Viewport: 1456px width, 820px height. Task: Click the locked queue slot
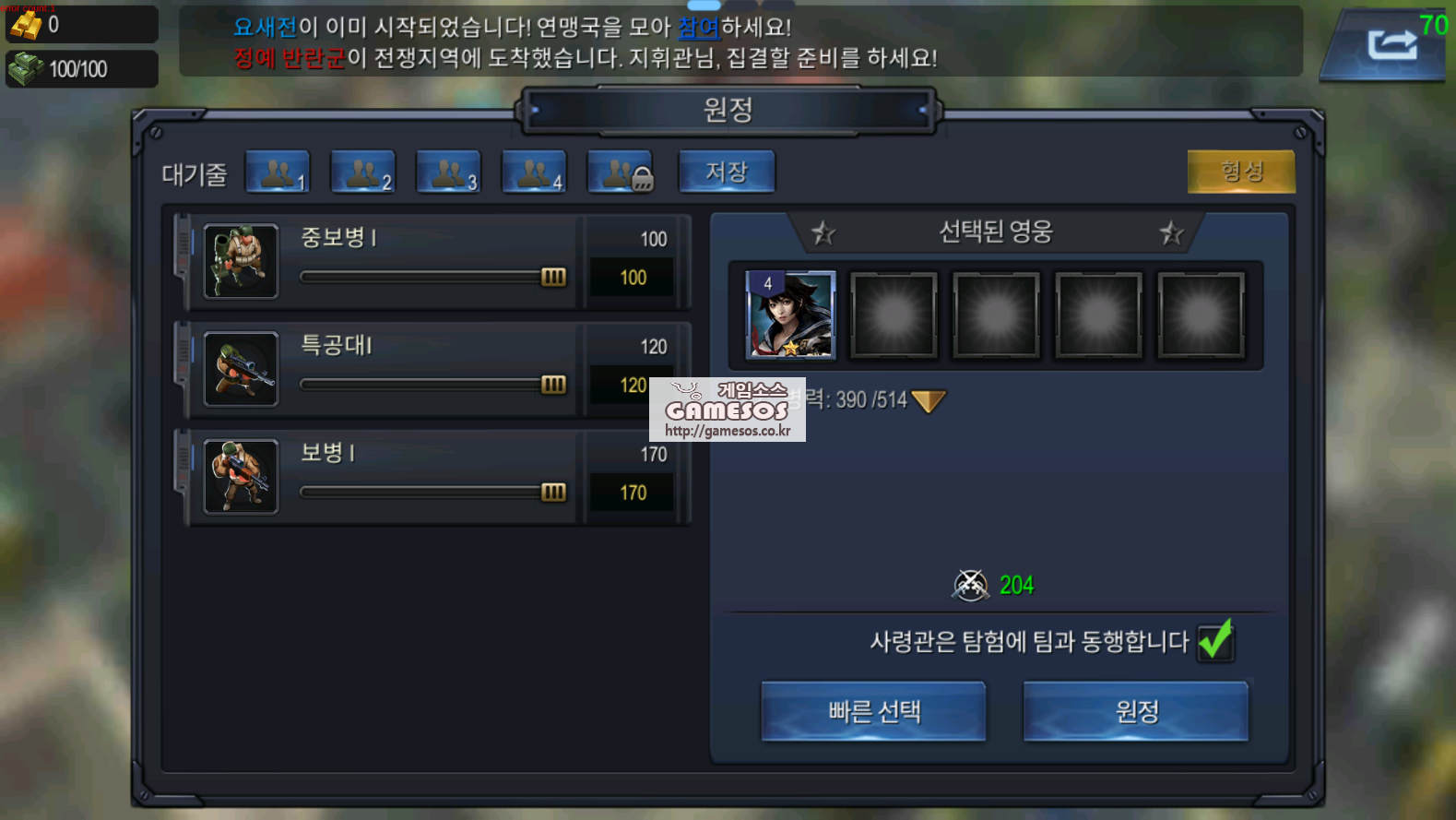click(620, 172)
